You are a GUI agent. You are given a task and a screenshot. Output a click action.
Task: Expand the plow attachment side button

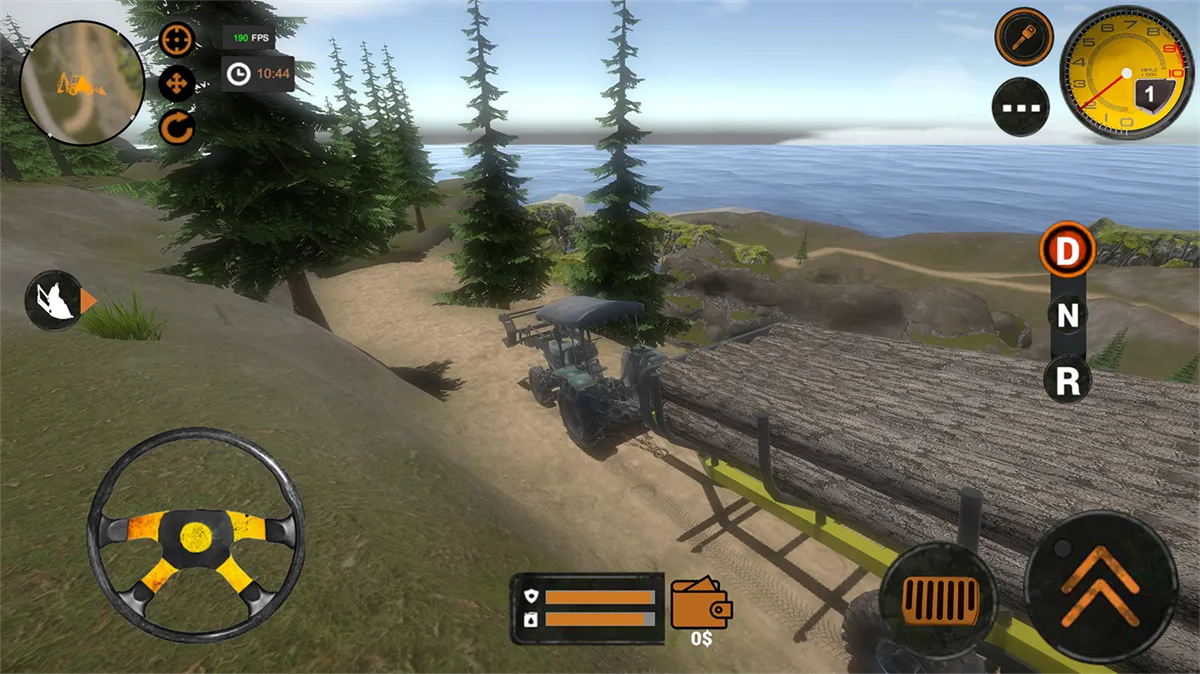point(58,300)
